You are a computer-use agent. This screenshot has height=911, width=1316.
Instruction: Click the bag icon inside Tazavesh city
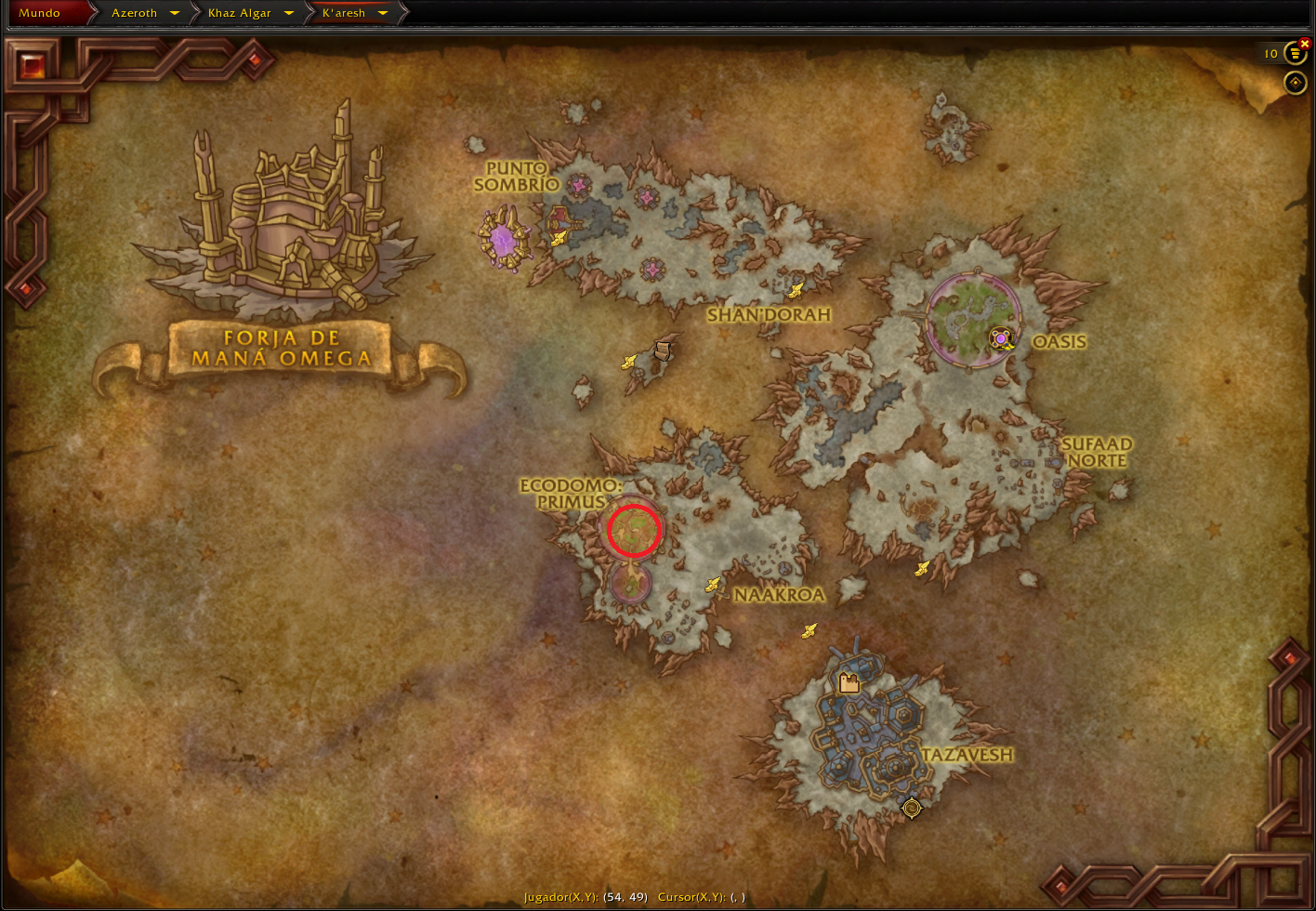pyautogui.click(x=849, y=681)
